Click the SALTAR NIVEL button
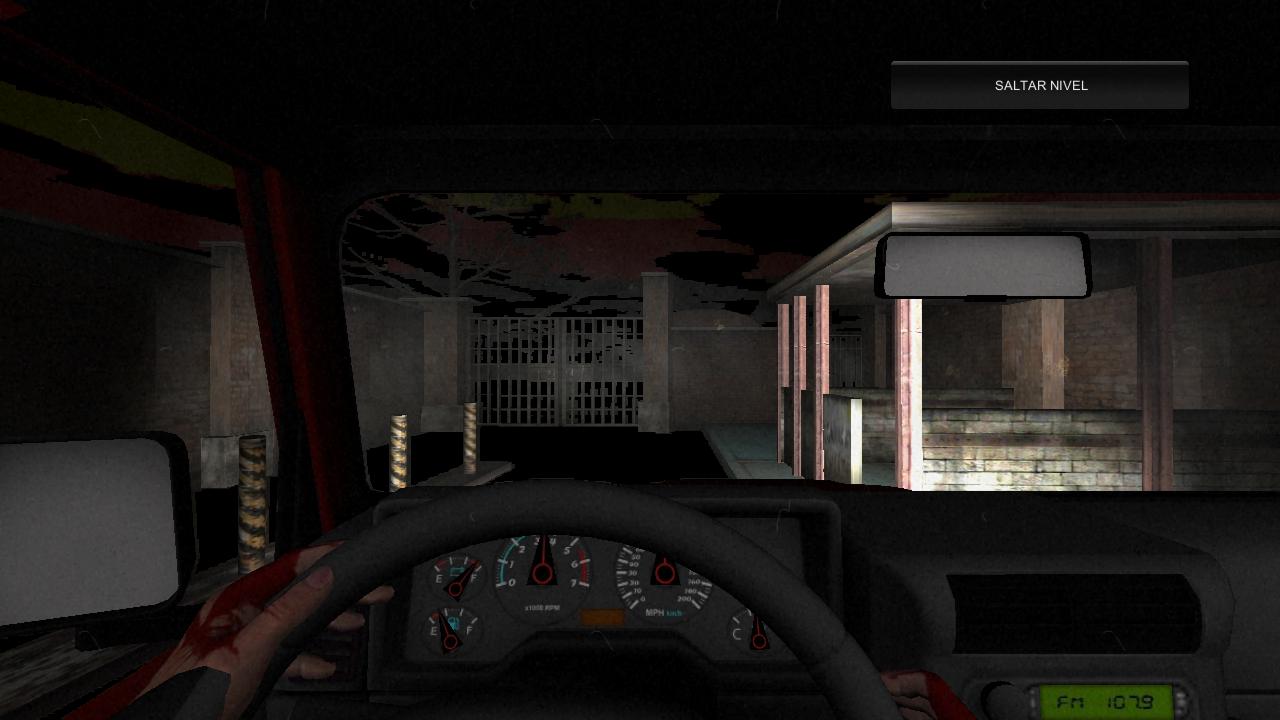The image size is (1280, 720). click(x=1040, y=86)
